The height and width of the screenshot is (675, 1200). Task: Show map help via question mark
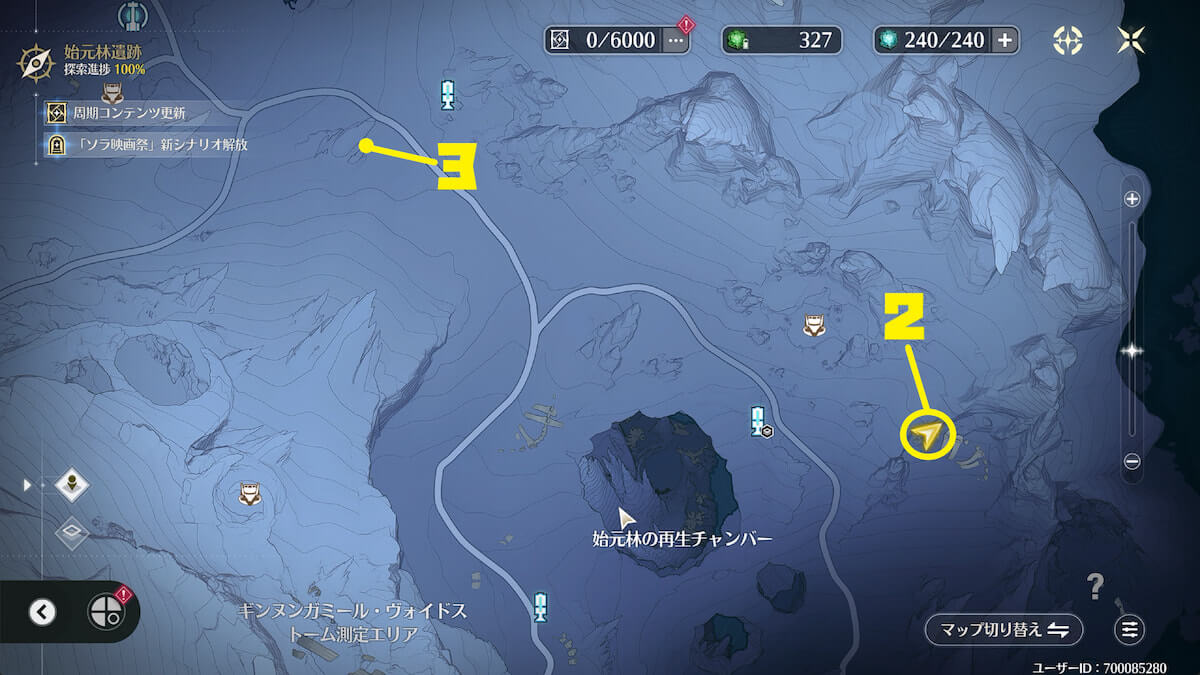click(1096, 585)
